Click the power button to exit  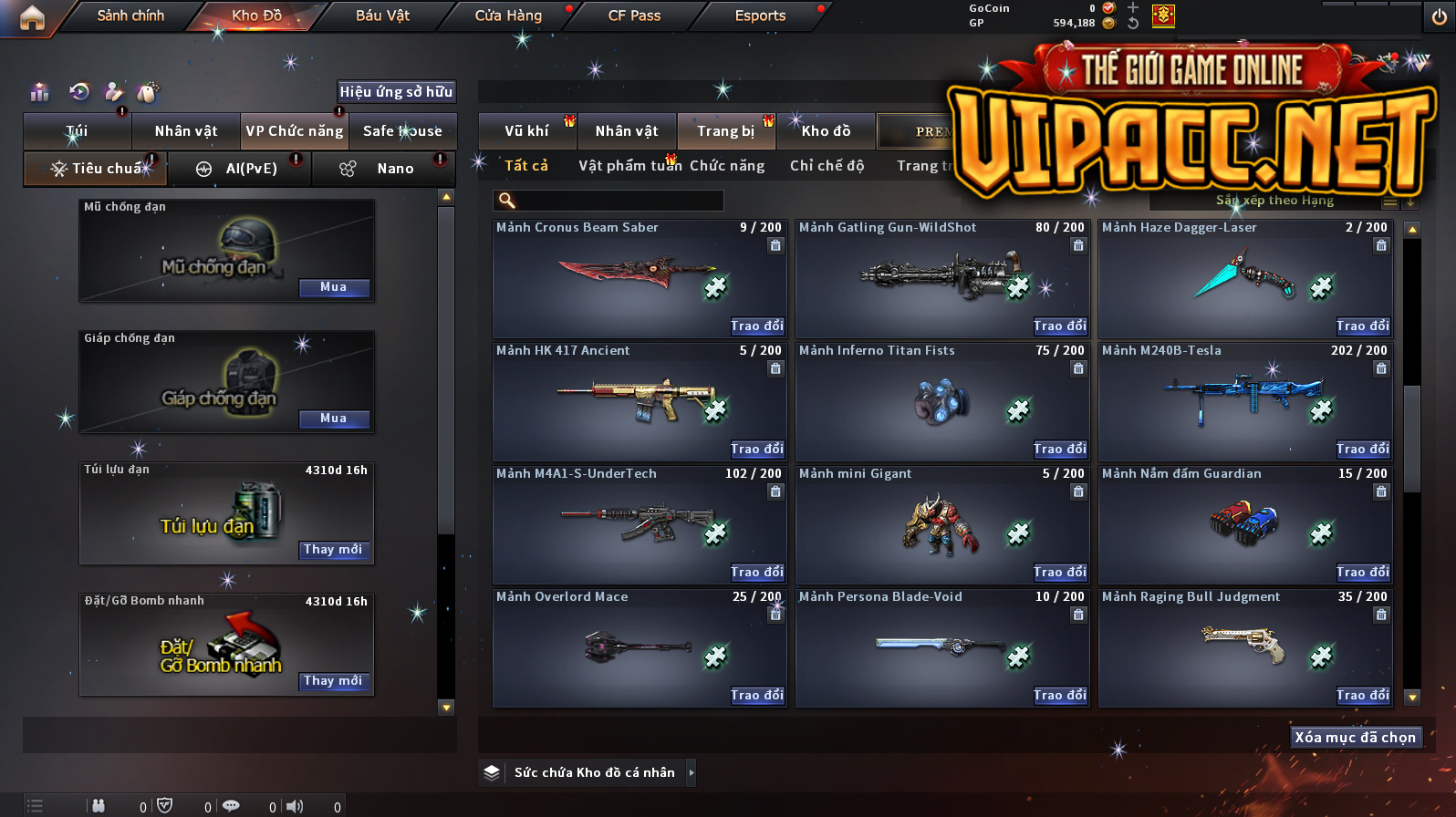click(1439, 17)
